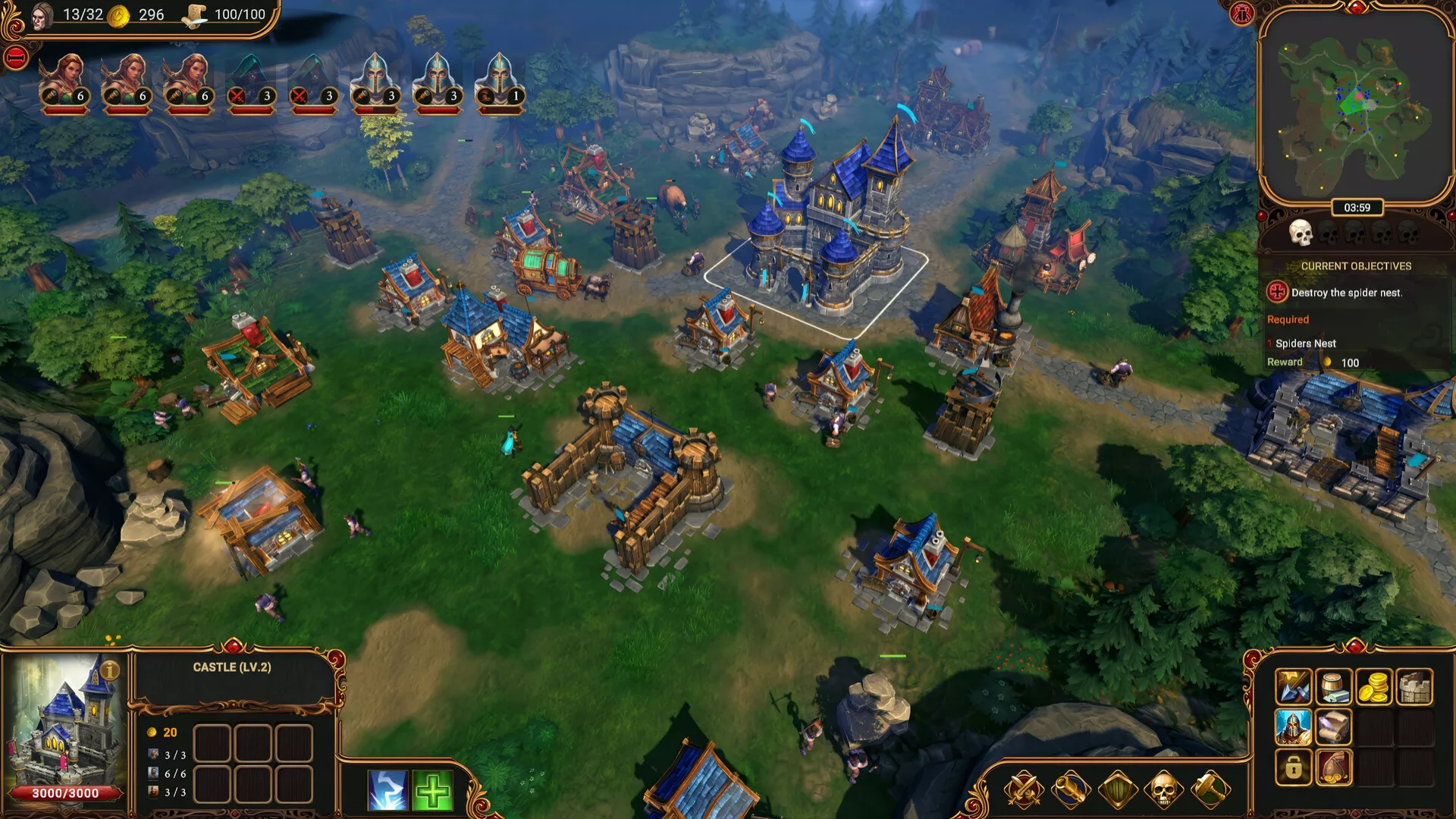
Task: Choose the stone tower build icon
Action: click(1414, 687)
